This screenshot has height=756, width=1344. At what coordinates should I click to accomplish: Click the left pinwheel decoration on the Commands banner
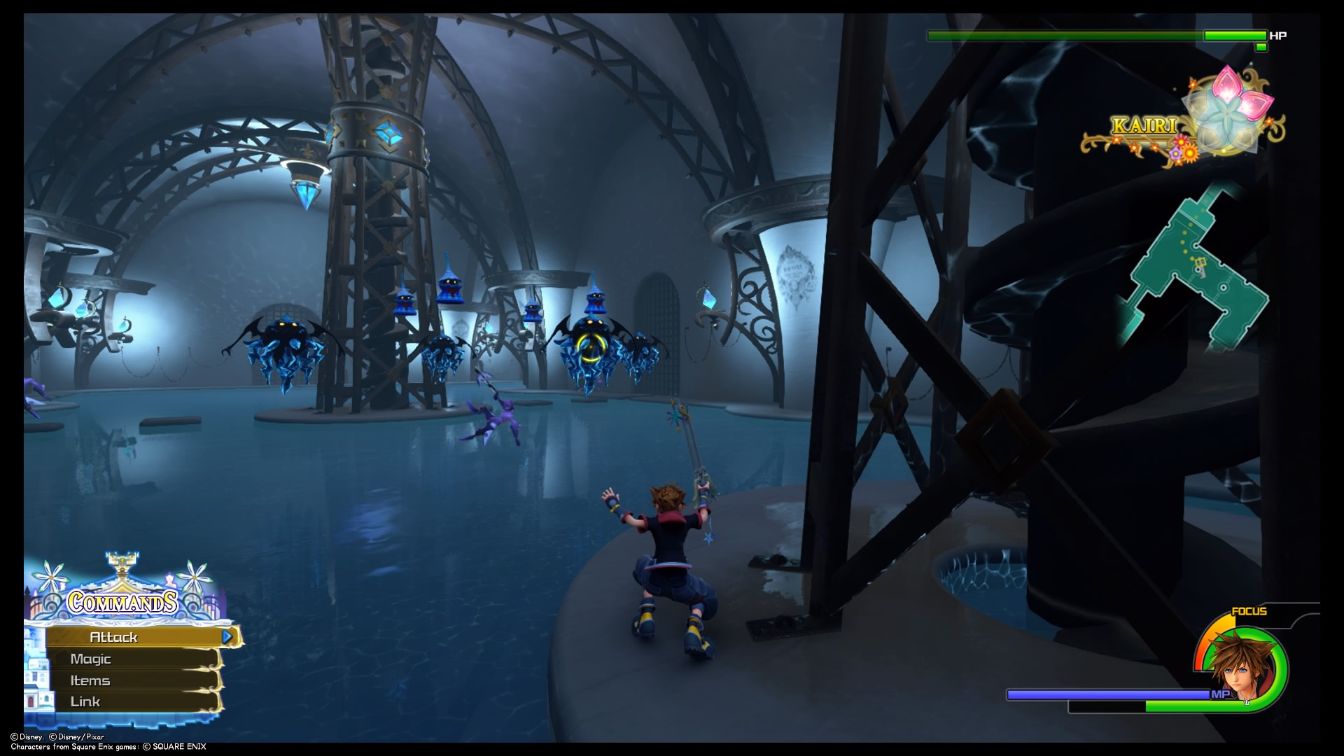(49, 576)
